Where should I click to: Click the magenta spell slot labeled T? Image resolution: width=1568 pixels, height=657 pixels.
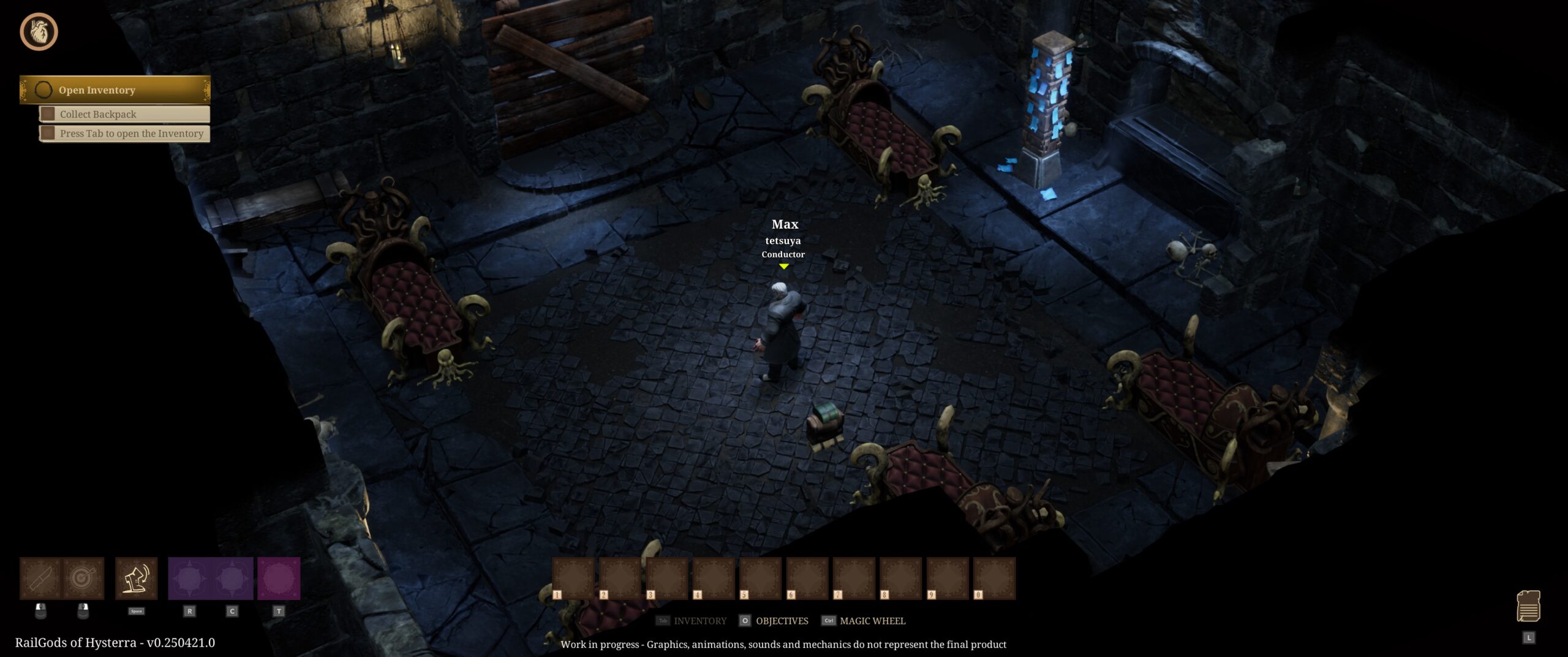279,578
